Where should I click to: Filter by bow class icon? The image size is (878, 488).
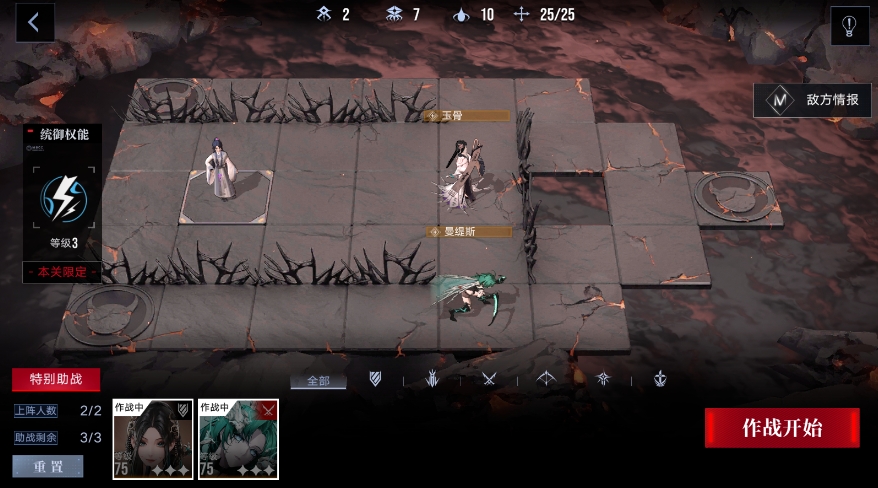tap(547, 379)
